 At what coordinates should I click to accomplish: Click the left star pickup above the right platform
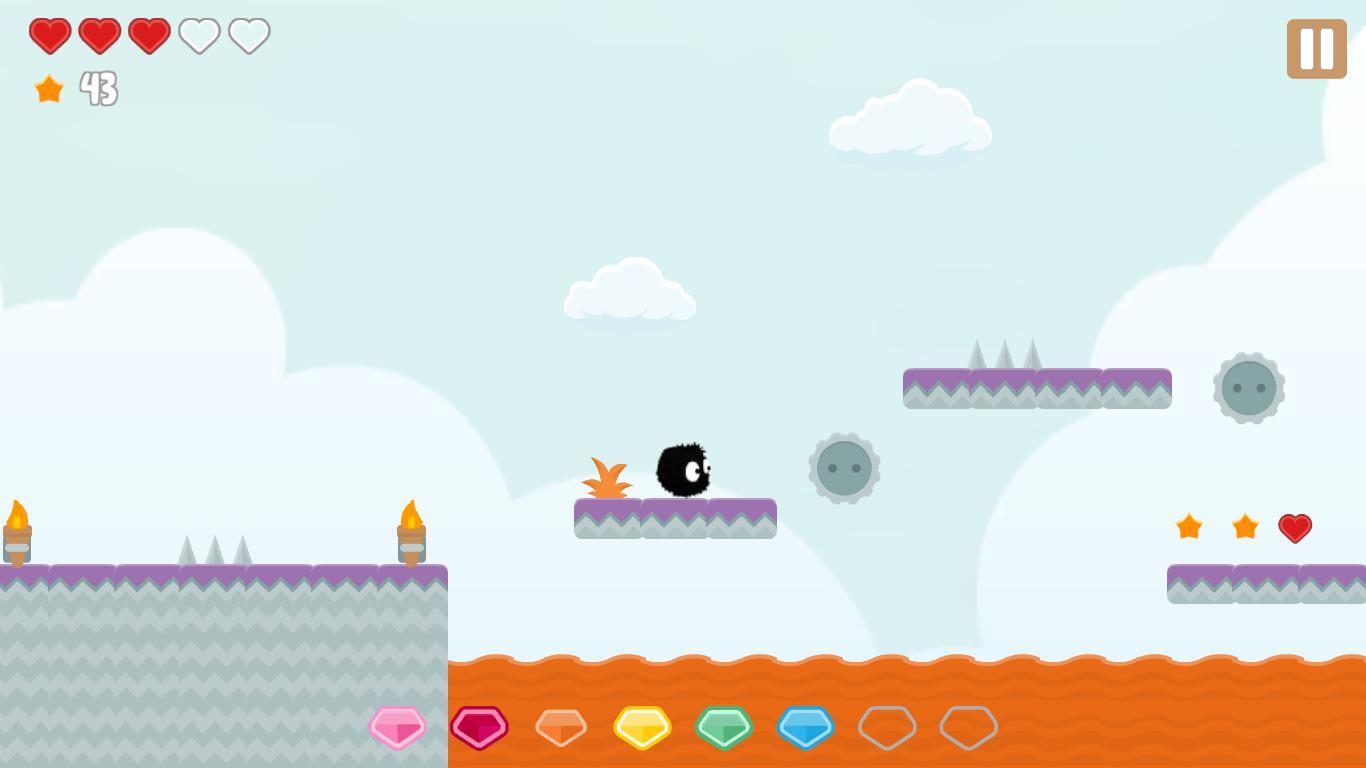(1189, 527)
